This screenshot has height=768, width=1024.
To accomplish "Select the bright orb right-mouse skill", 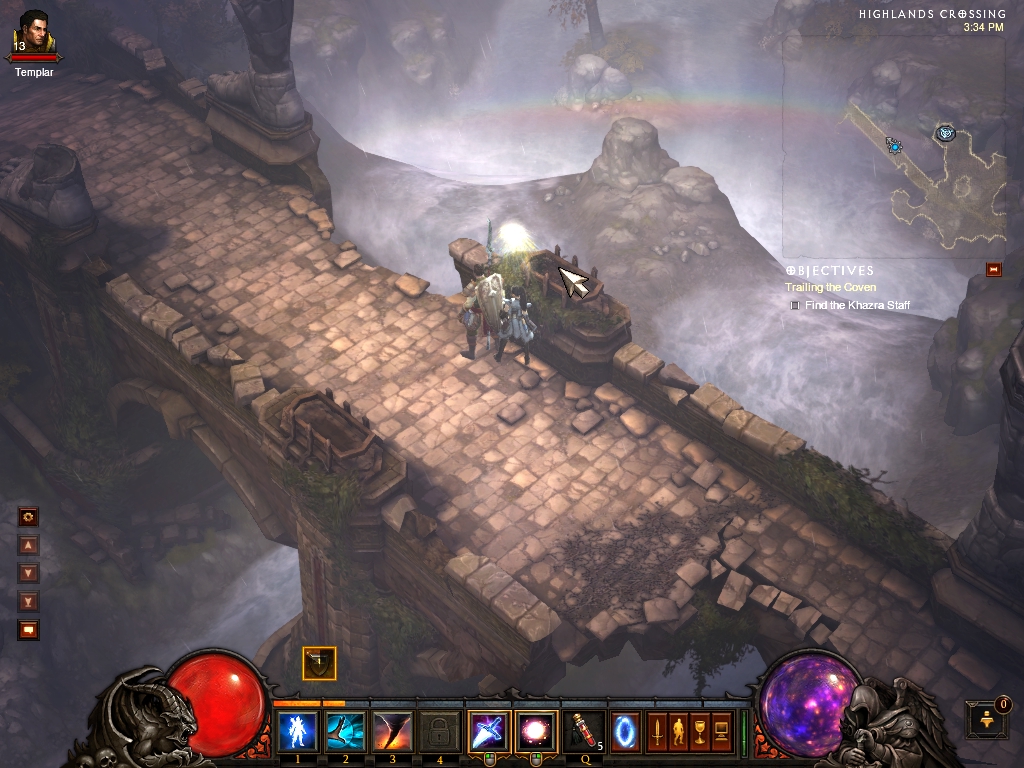I will coord(535,731).
